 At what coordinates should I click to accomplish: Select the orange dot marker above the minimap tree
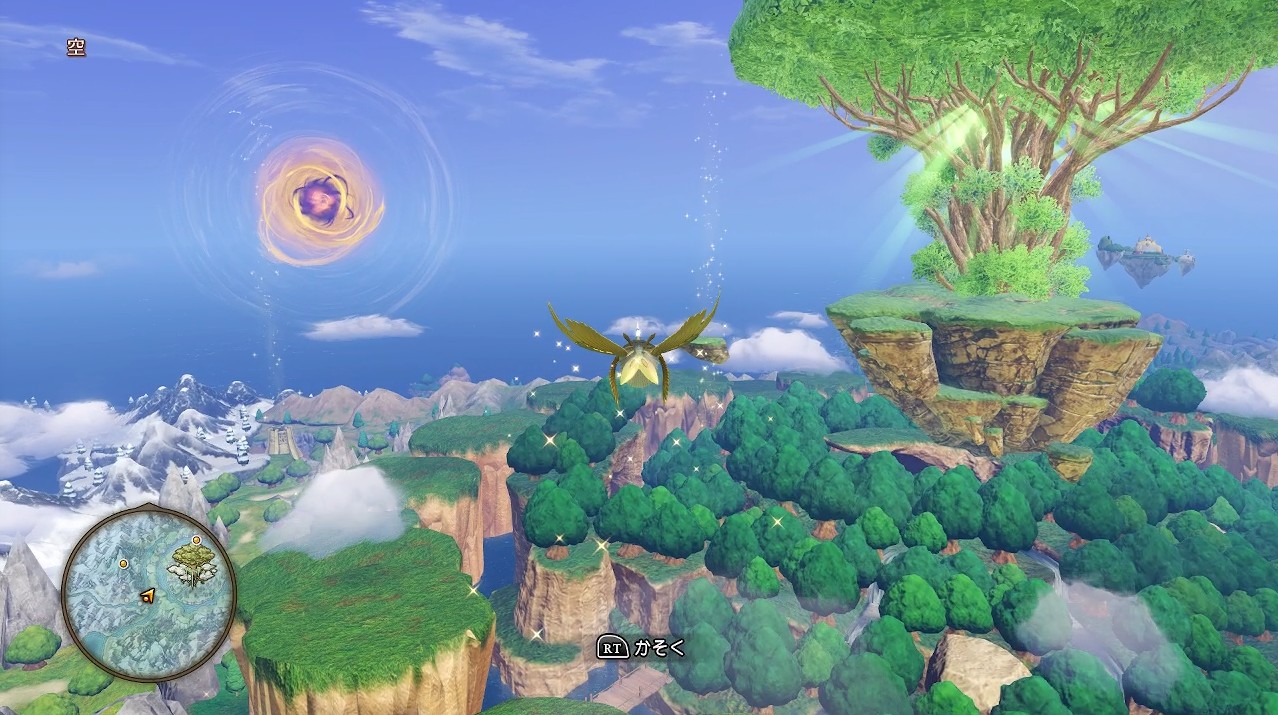pos(194,540)
